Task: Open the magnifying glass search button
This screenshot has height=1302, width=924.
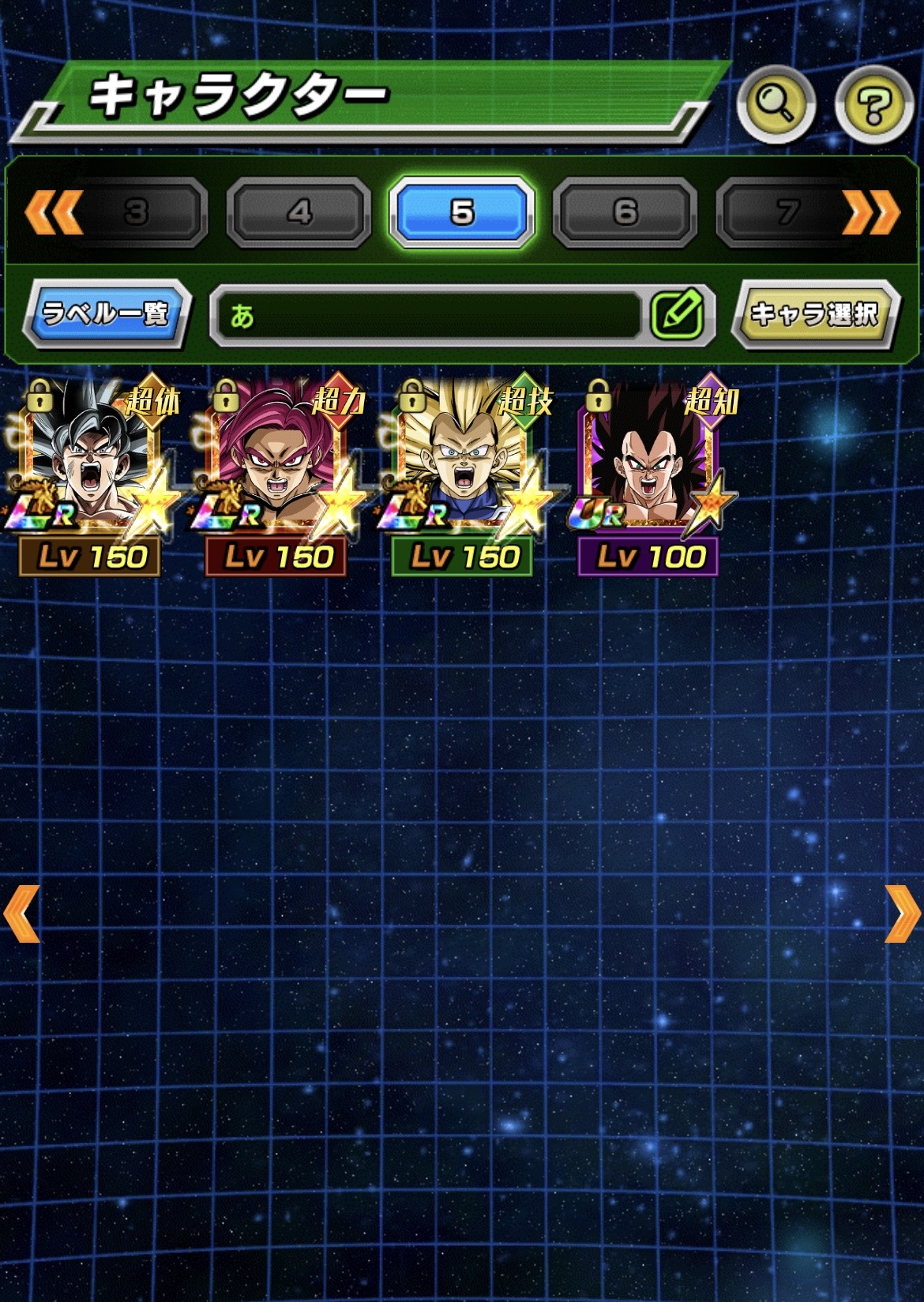Action: click(776, 104)
